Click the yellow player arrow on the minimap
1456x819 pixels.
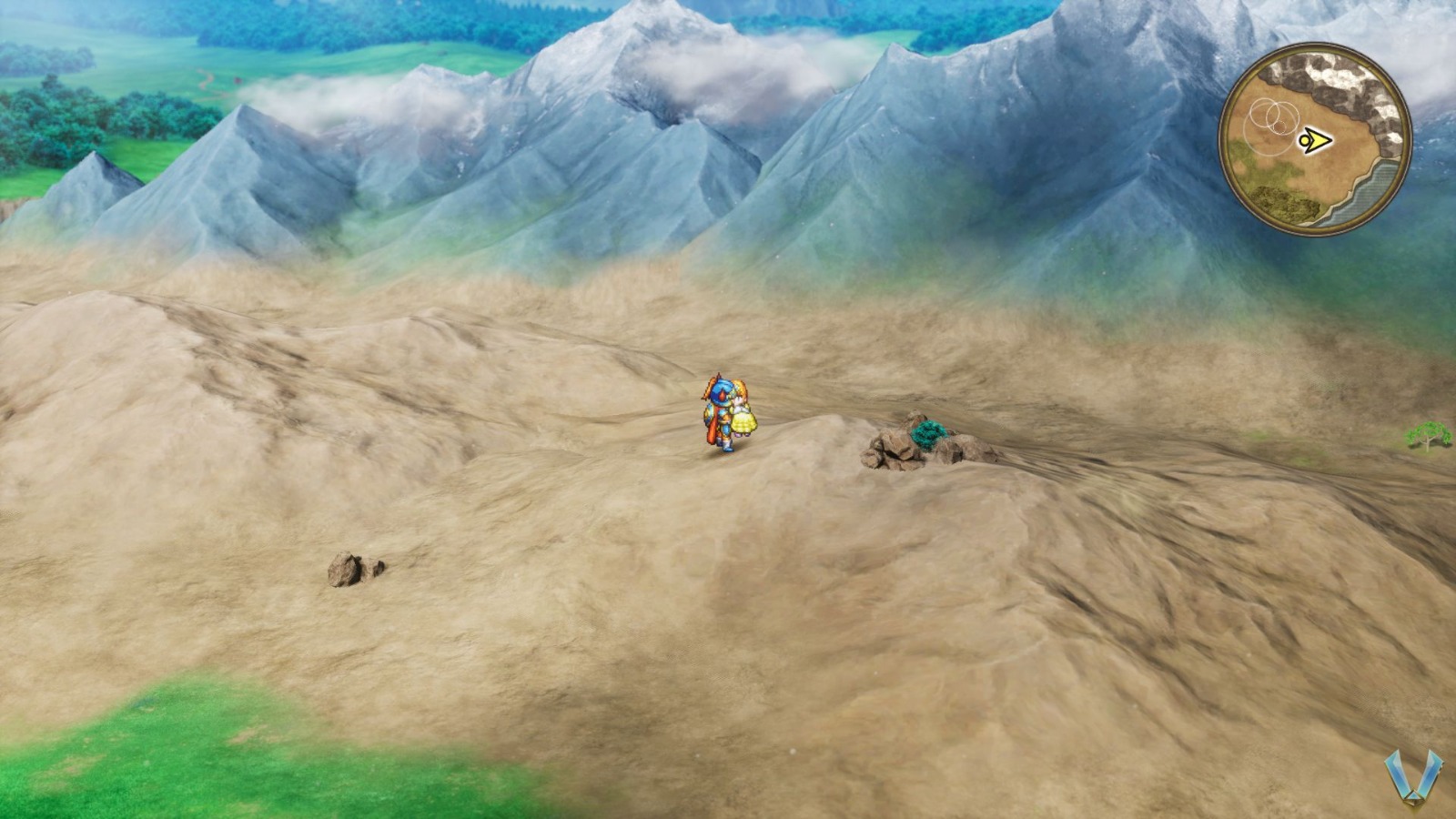[x=1315, y=138]
